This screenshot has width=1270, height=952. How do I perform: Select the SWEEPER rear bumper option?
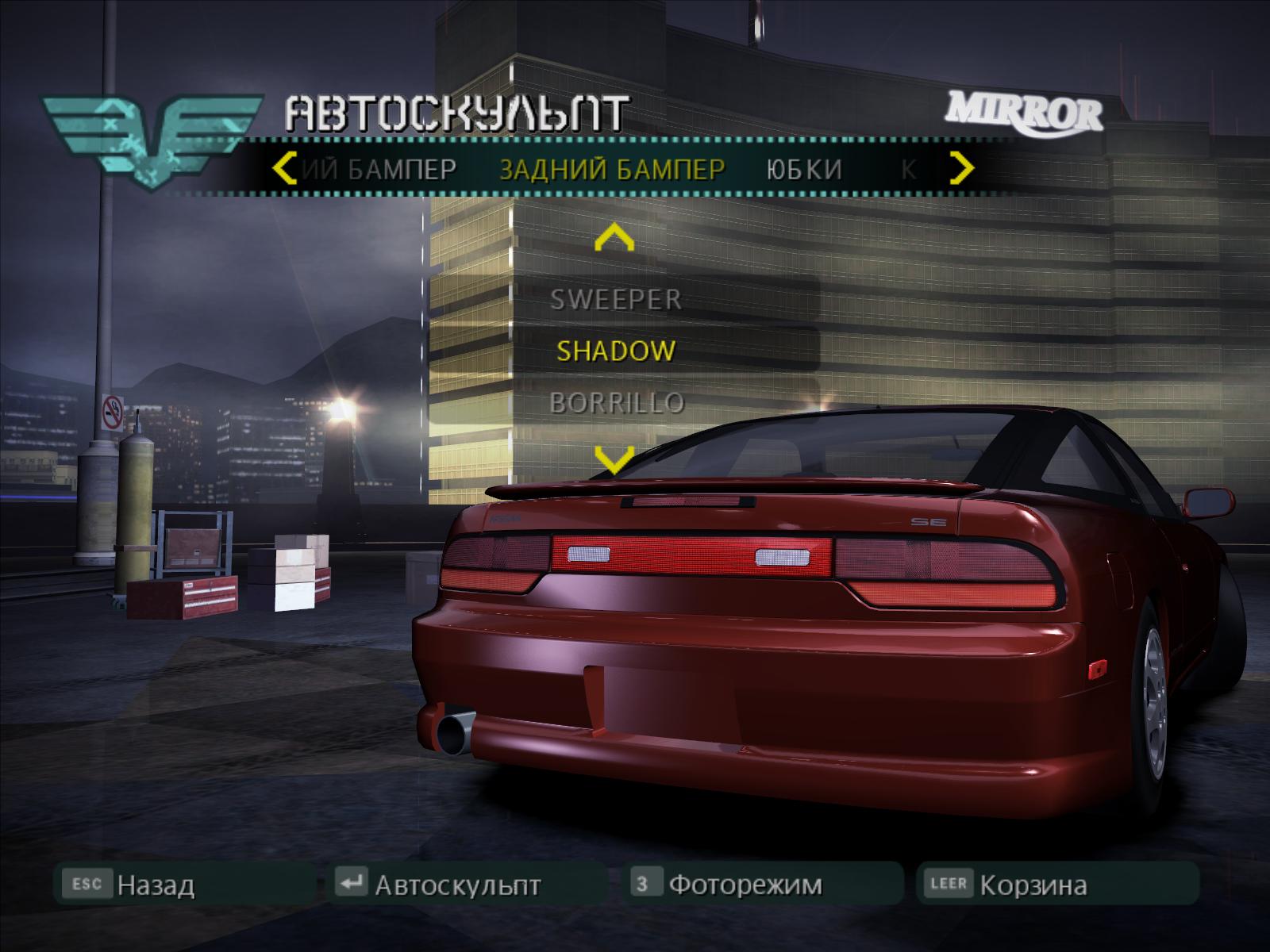coord(616,299)
